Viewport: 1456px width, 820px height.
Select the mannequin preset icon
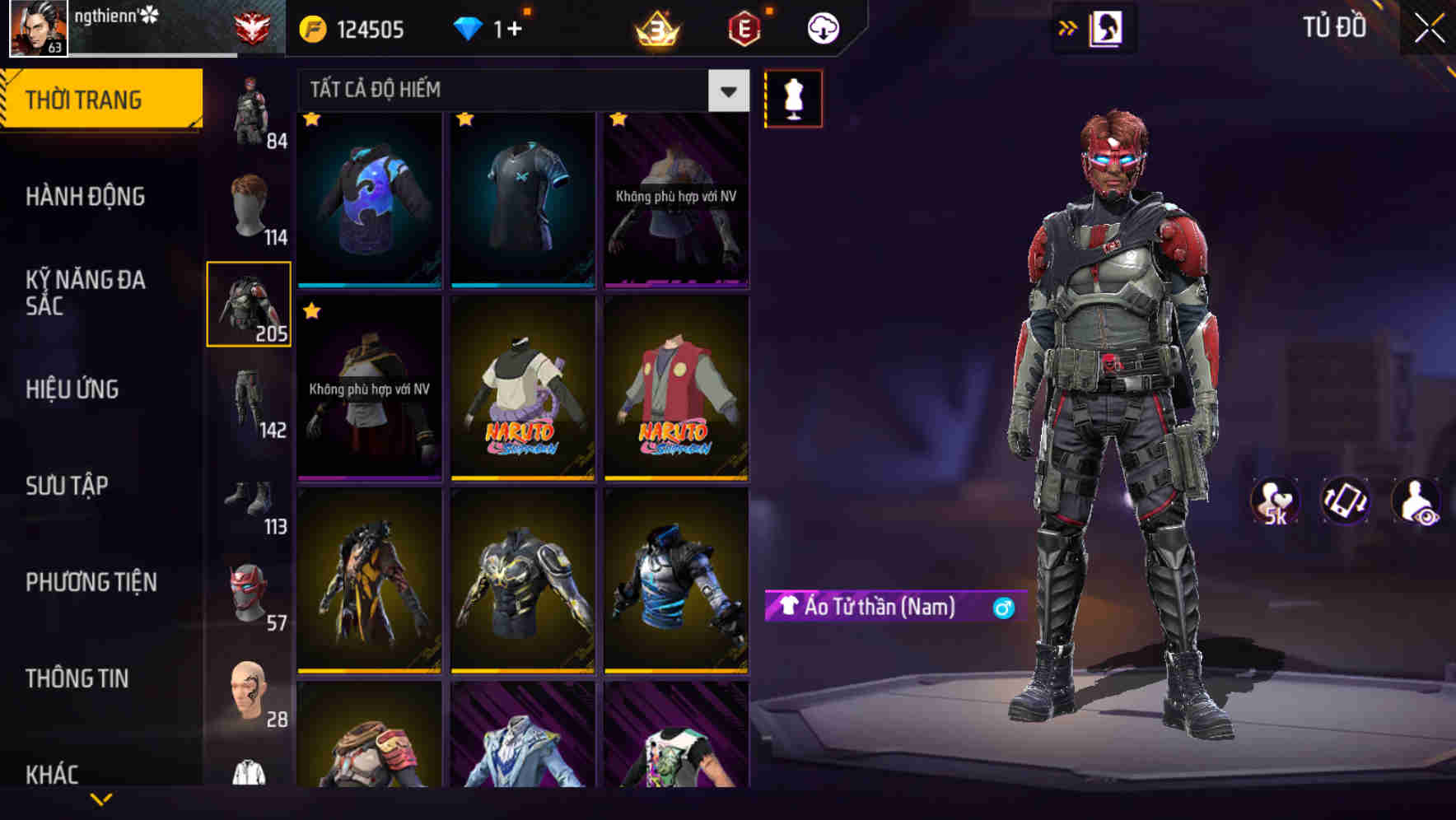point(793,97)
